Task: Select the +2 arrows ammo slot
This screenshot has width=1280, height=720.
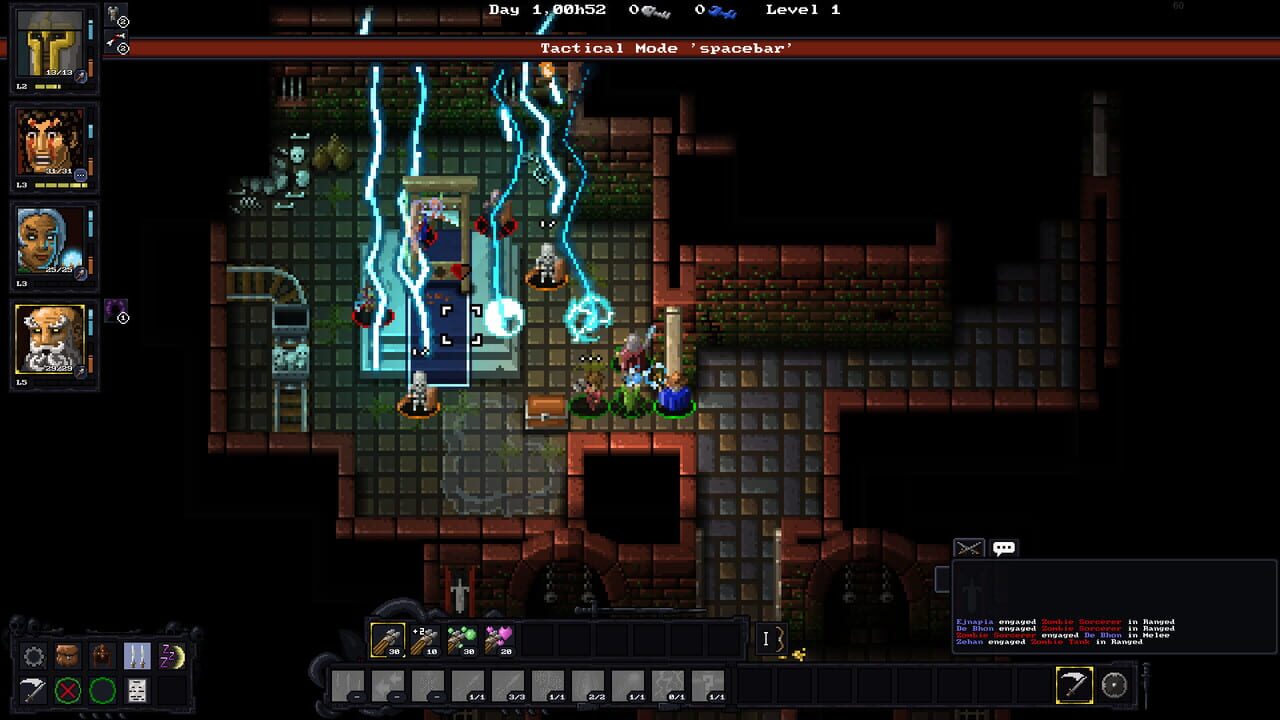Action: coord(423,640)
